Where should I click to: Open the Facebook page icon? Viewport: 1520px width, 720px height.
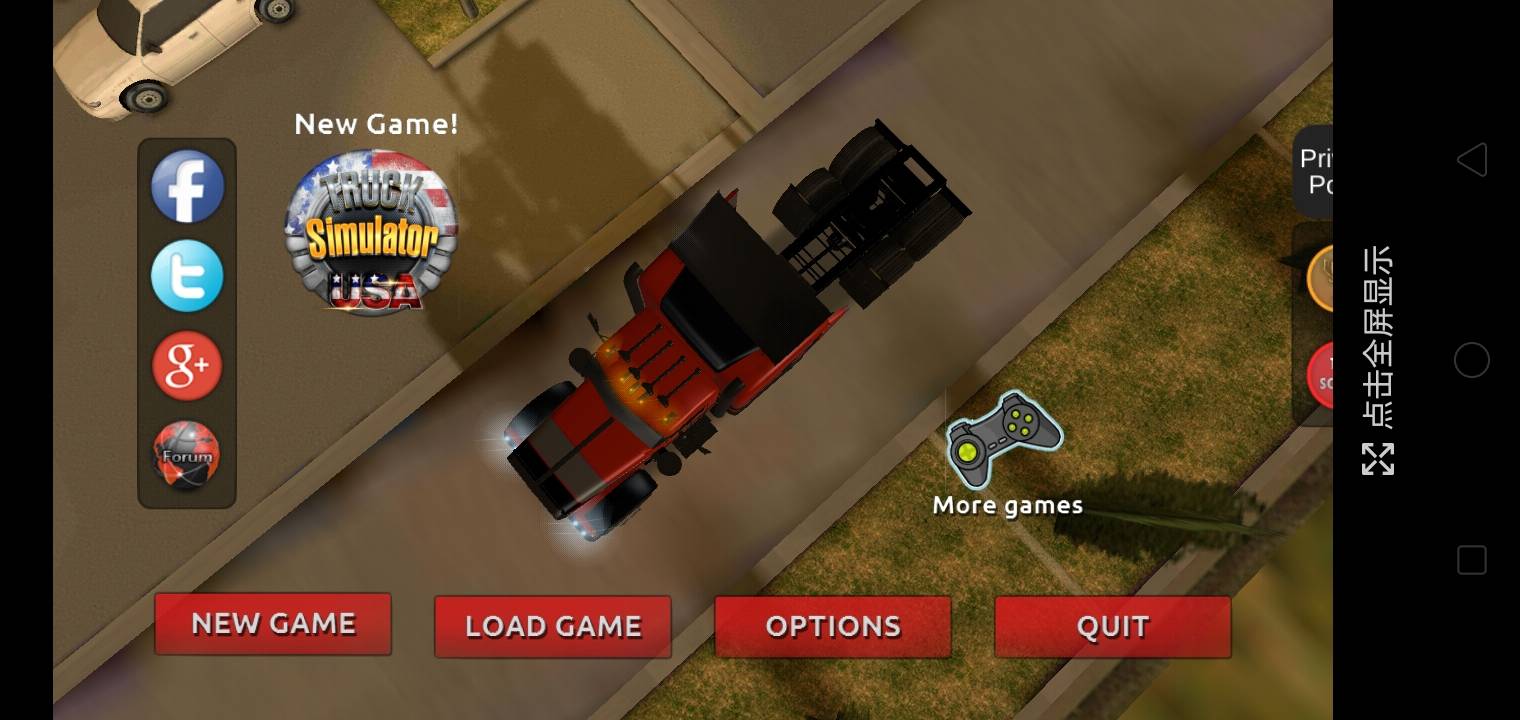(186, 186)
